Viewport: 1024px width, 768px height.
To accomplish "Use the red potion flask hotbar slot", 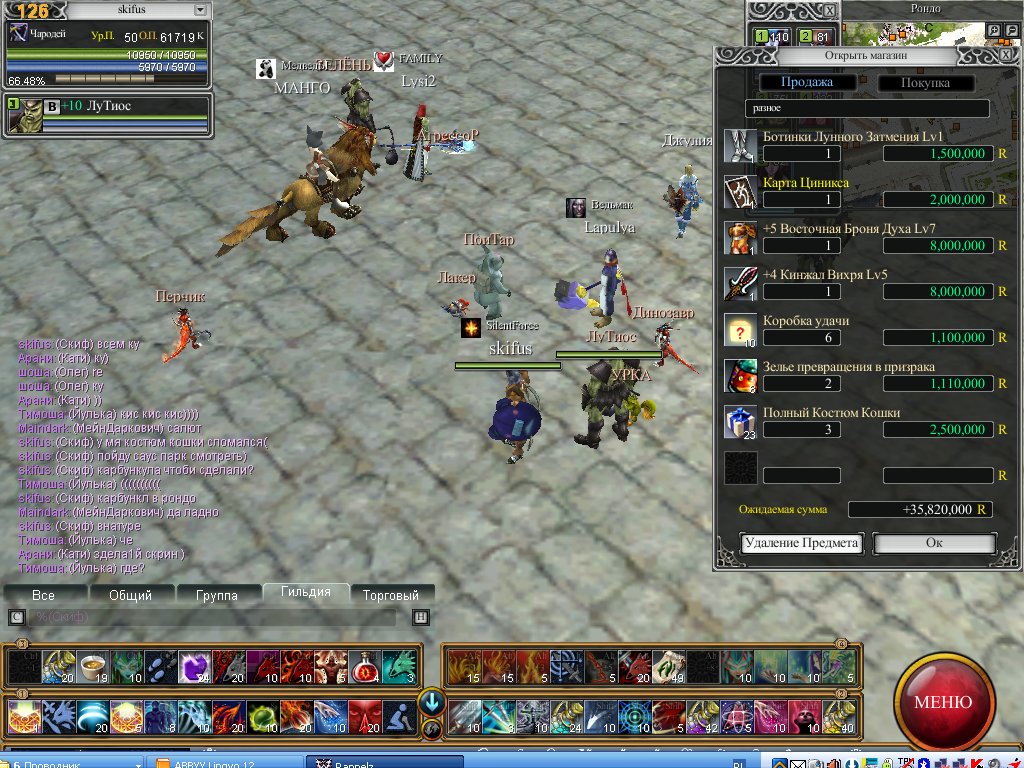I will click(x=365, y=665).
